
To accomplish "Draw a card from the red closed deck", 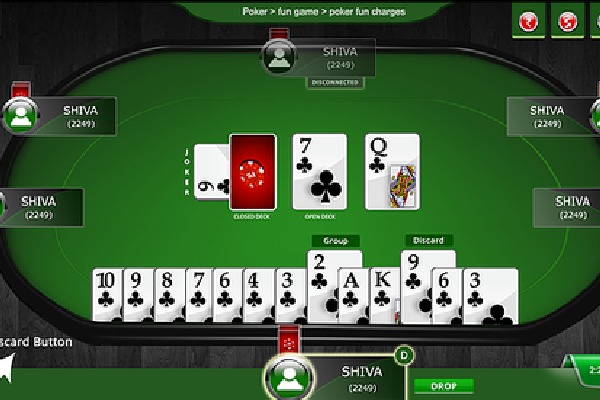I will click(x=252, y=171).
